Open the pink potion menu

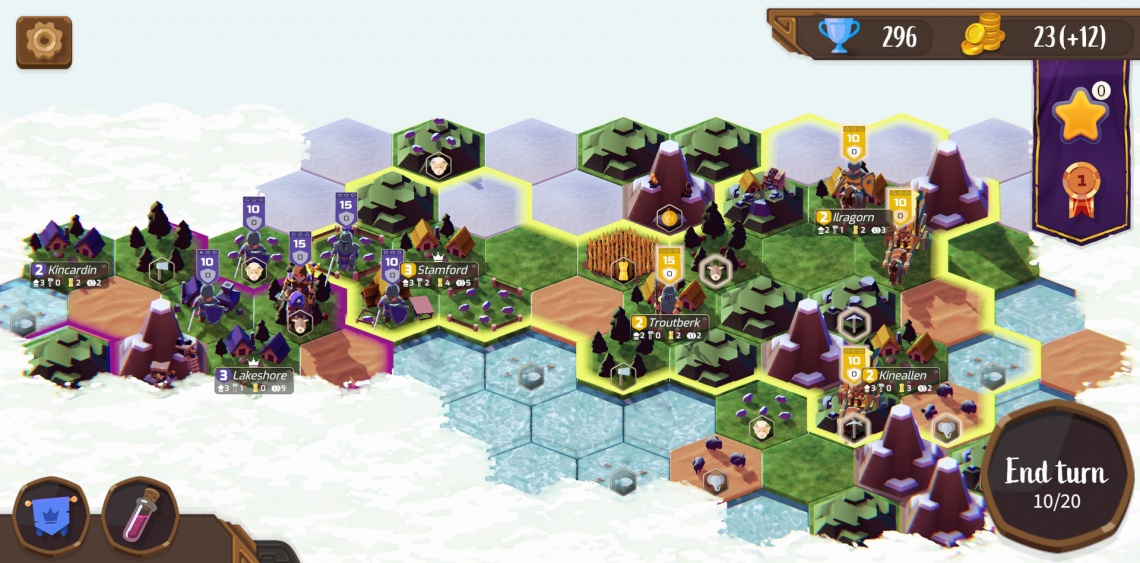click(140, 516)
